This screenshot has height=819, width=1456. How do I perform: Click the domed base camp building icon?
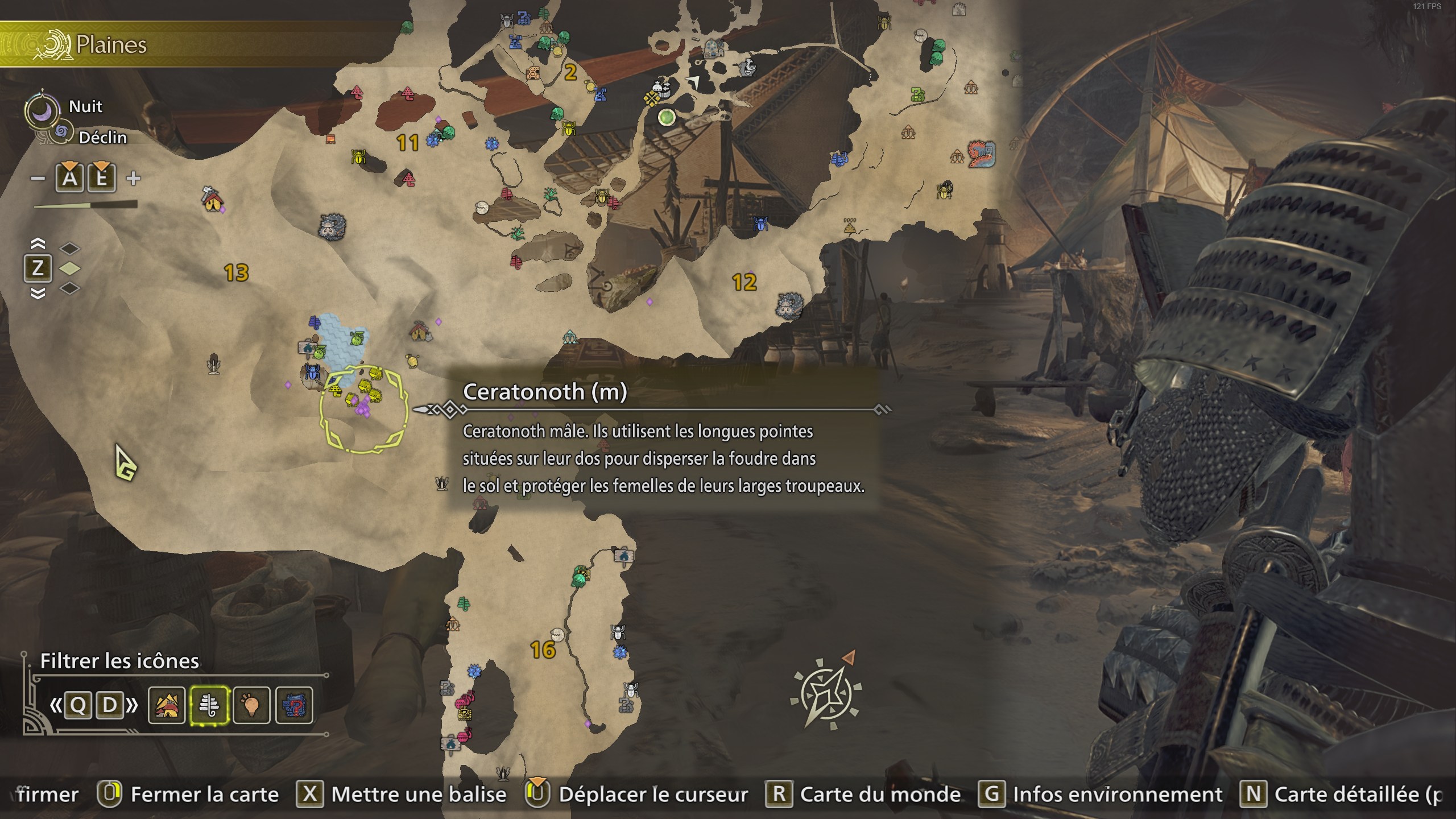[713, 49]
